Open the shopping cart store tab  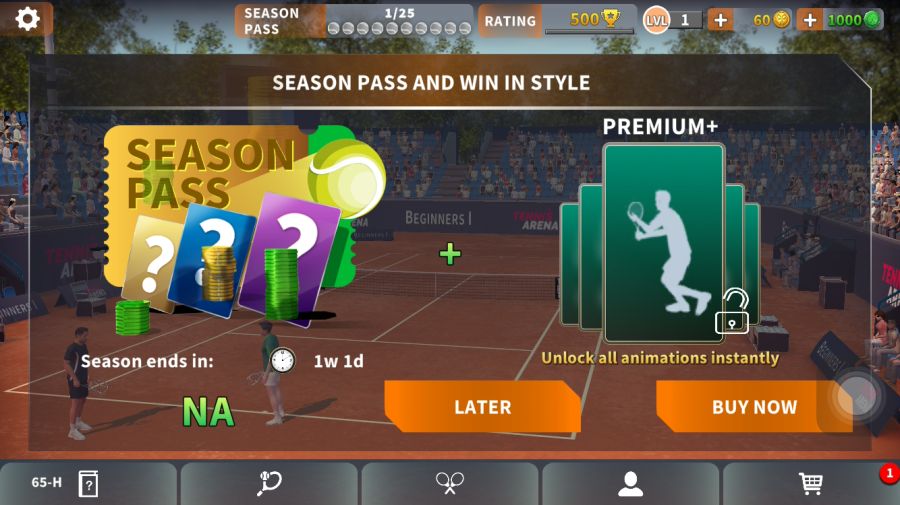pyautogui.click(x=811, y=484)
